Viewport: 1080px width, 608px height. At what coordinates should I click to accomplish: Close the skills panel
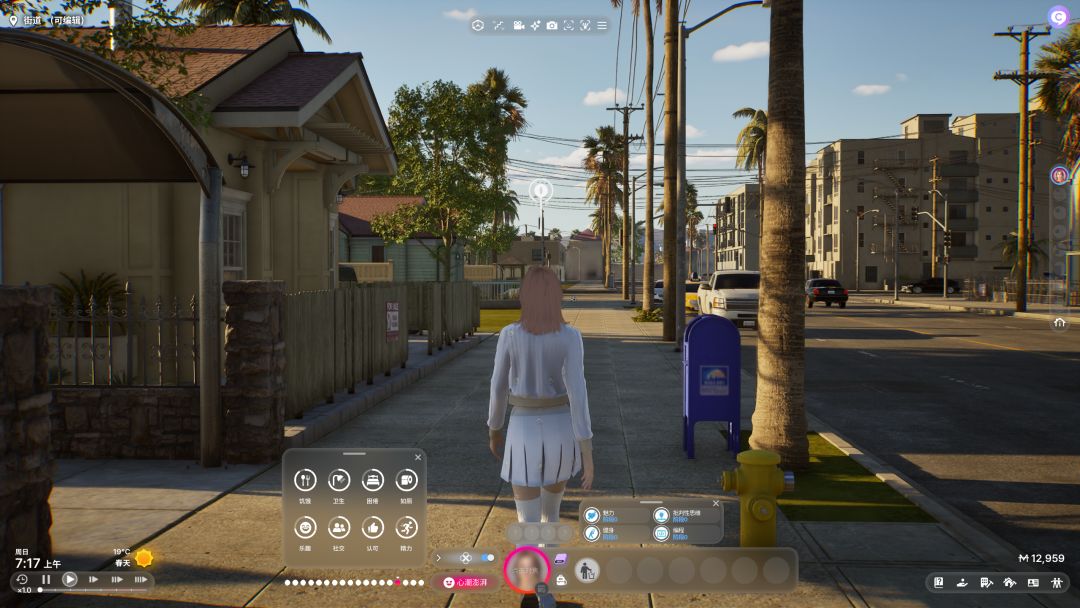coord(716,504)
